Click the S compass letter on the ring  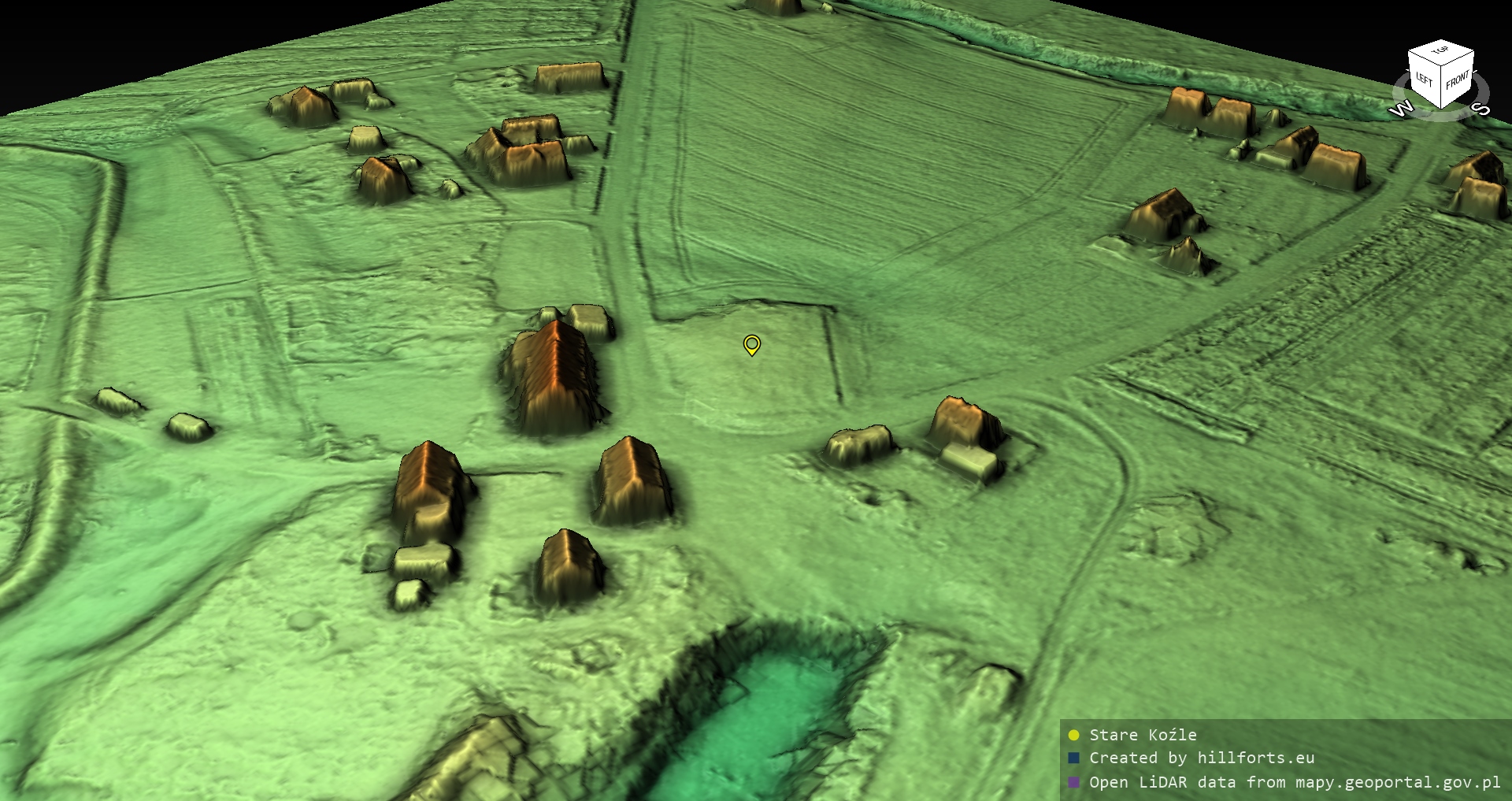pos(1481,108)
